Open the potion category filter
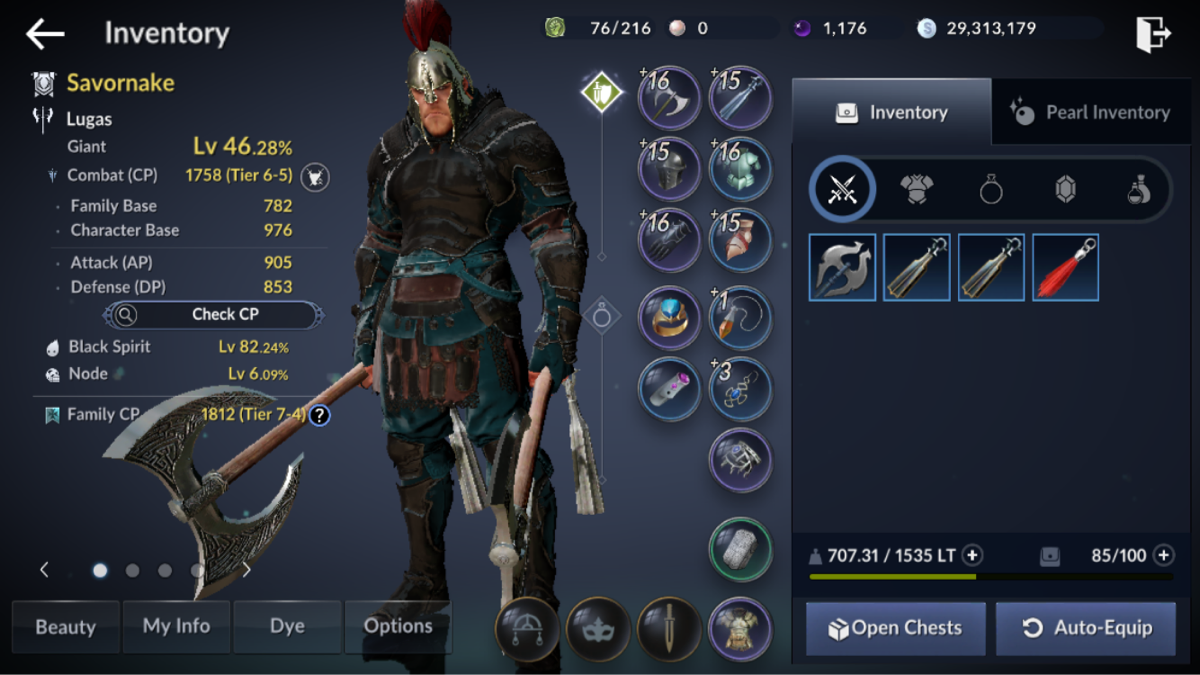Viewport: 1200px width, 675px height. pos(1139,188)
